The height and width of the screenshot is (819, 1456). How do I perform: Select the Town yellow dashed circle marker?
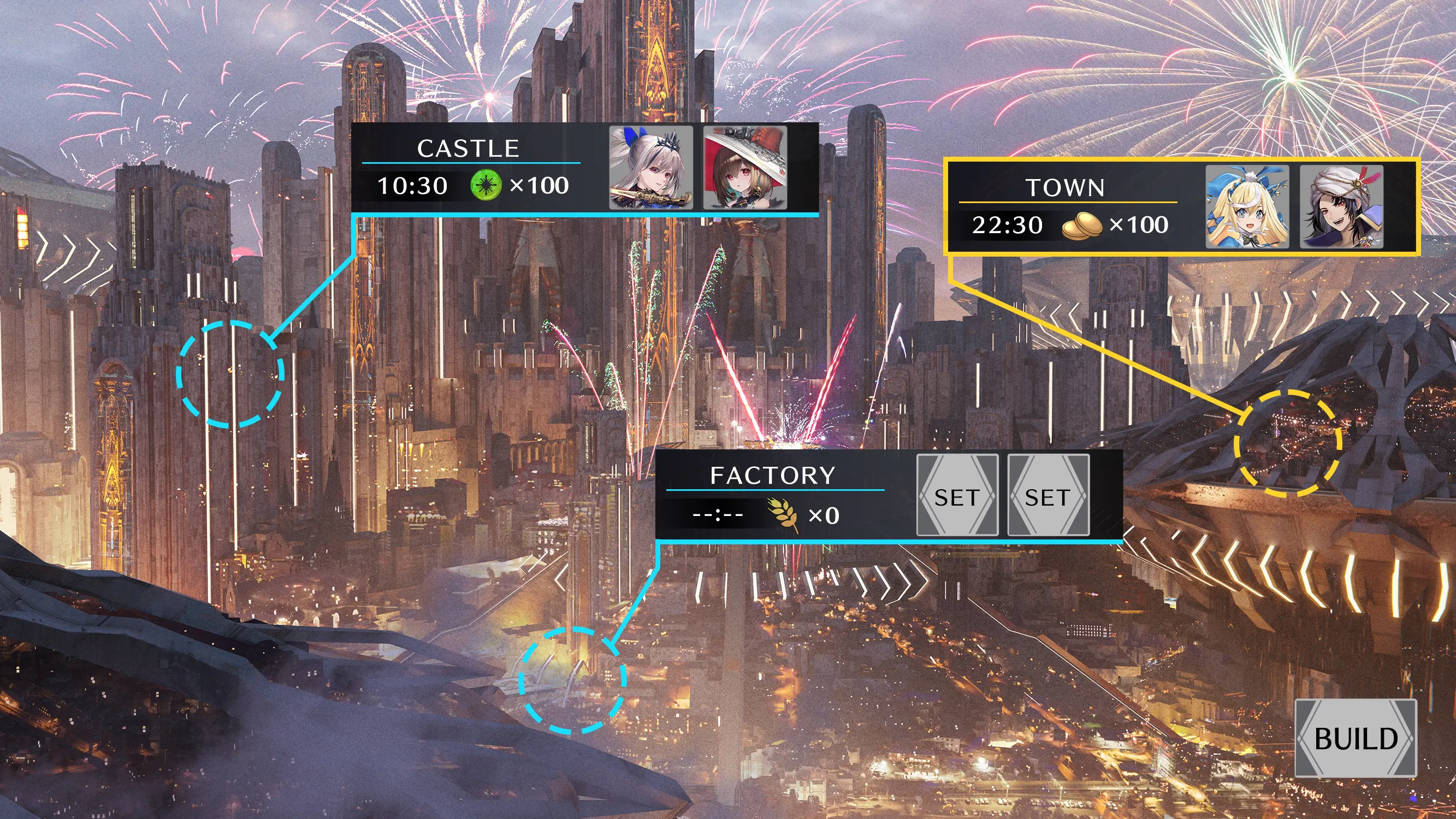pyautogui.click(x=1288, y=443)
